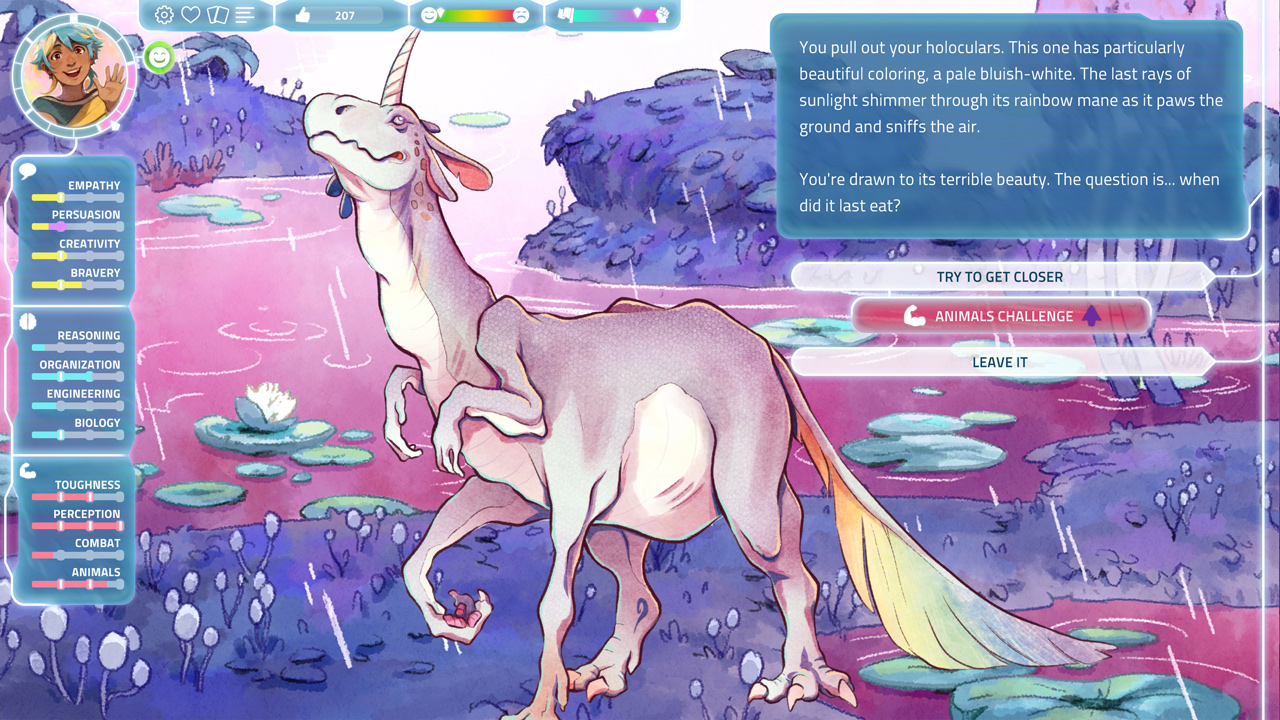The width and height of the screenshot is (1280, 720).
Task: Click the diamond marker on the right status bar
Action: tap(637, 14)
